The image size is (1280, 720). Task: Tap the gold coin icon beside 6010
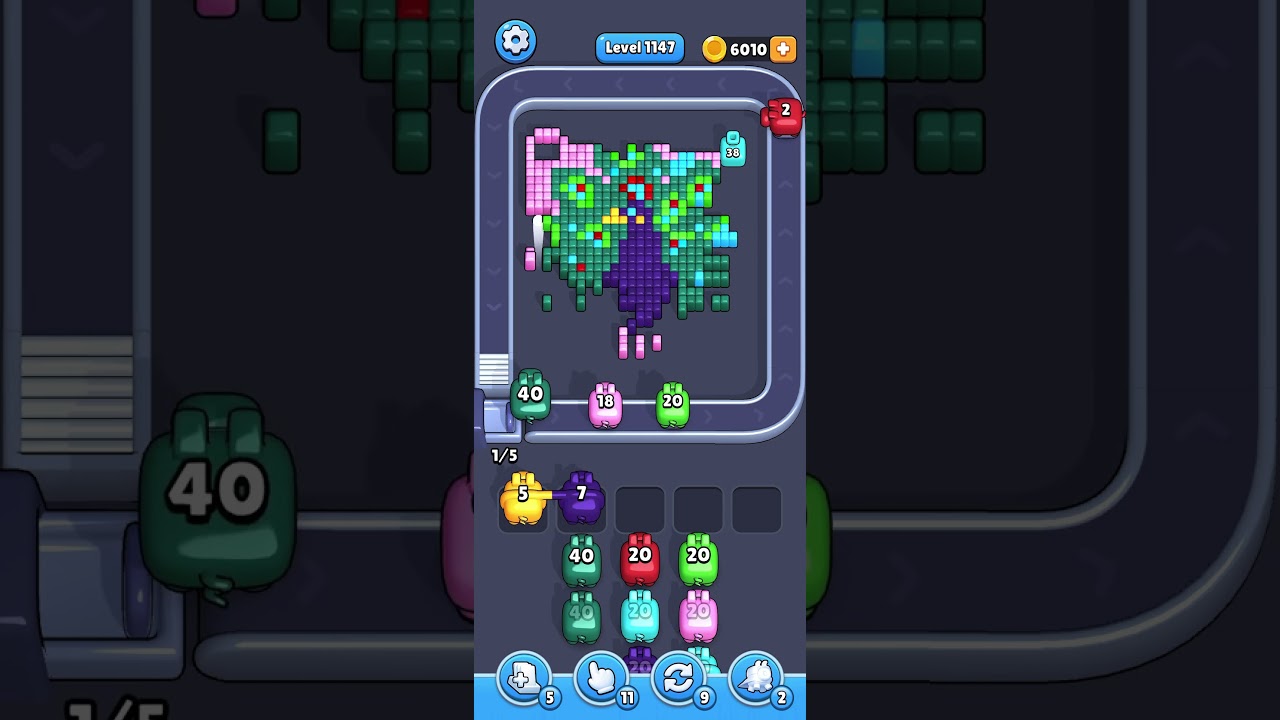(713, 49)
